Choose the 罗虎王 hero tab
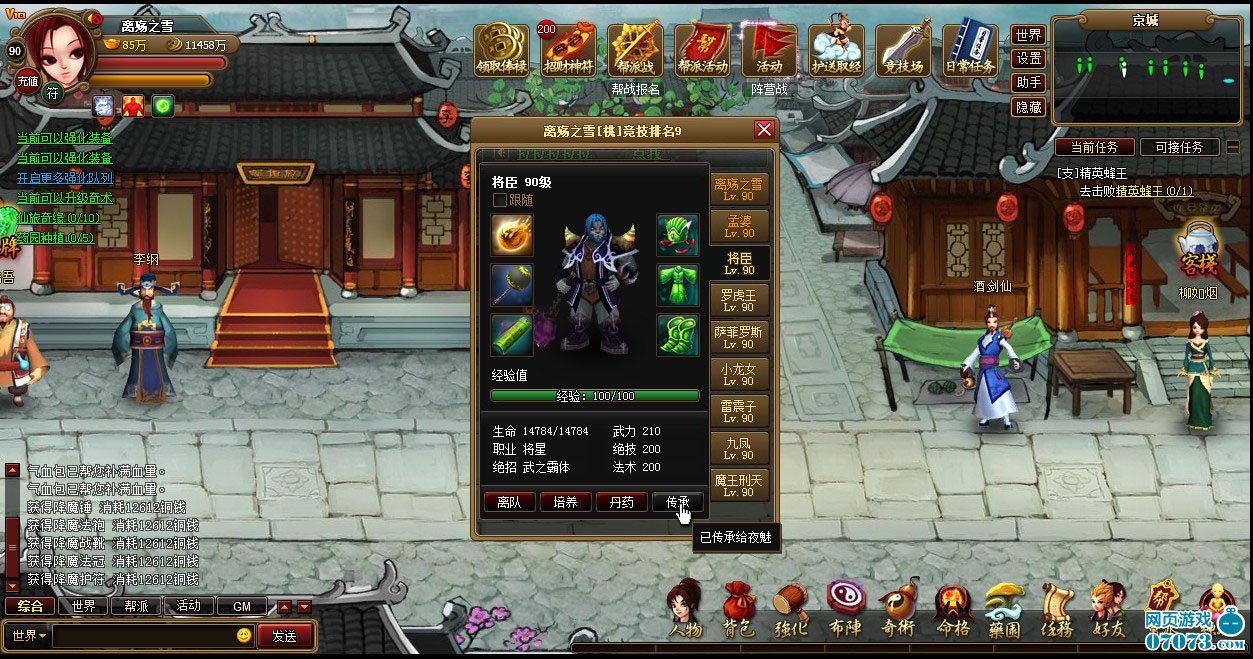The height and width of the screenshot is (659, 1253). [x=739, y=300]
